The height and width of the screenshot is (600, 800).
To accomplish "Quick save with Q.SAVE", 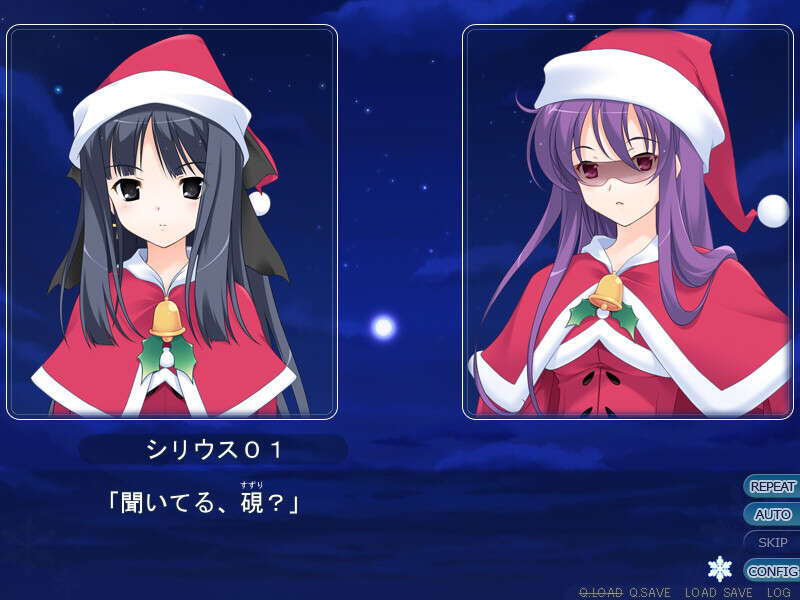I will tap(650, 593).
